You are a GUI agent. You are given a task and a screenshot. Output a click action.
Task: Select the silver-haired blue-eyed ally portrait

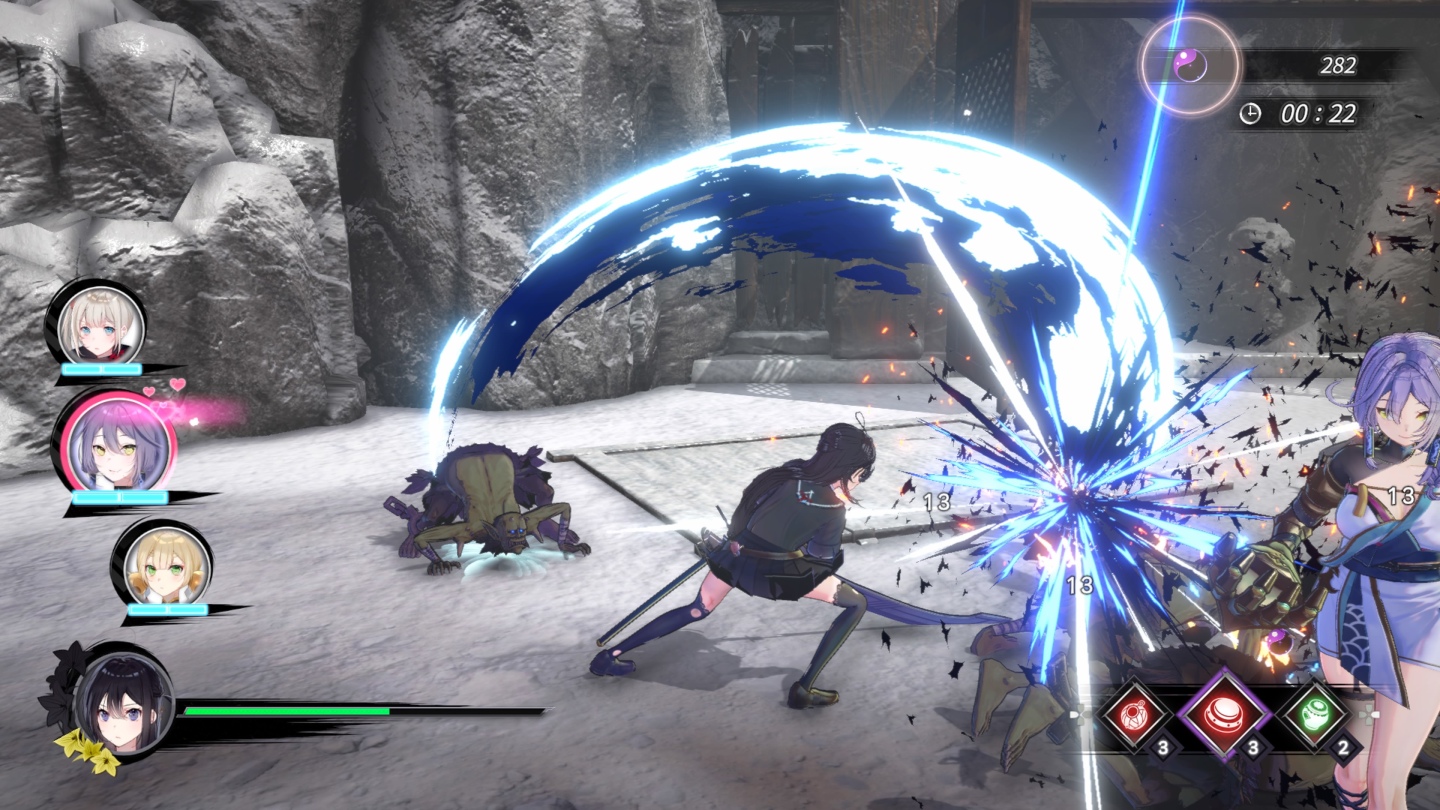coord(100,325)
